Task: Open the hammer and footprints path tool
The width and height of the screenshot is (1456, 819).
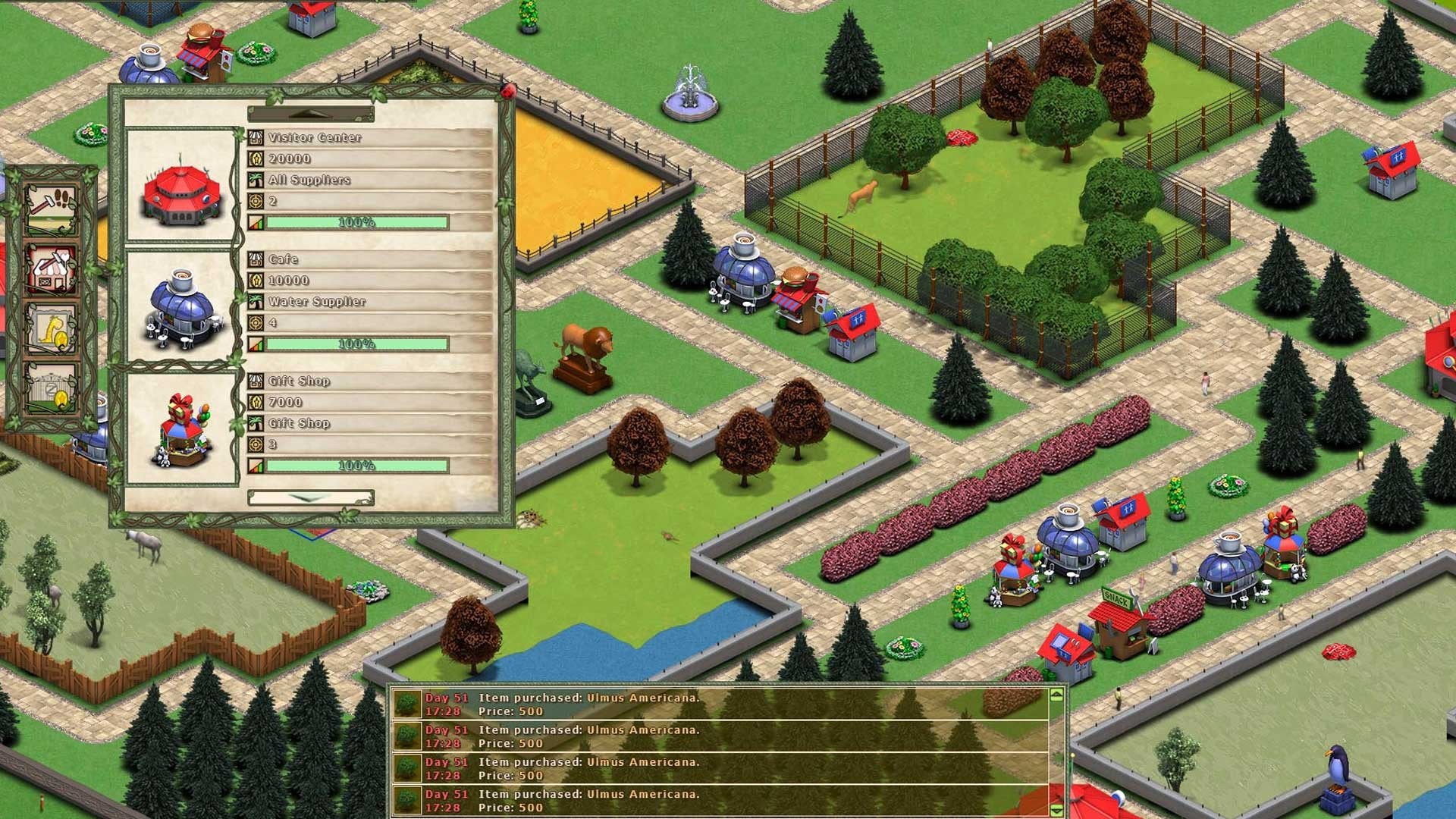Action: click(52, 208)
